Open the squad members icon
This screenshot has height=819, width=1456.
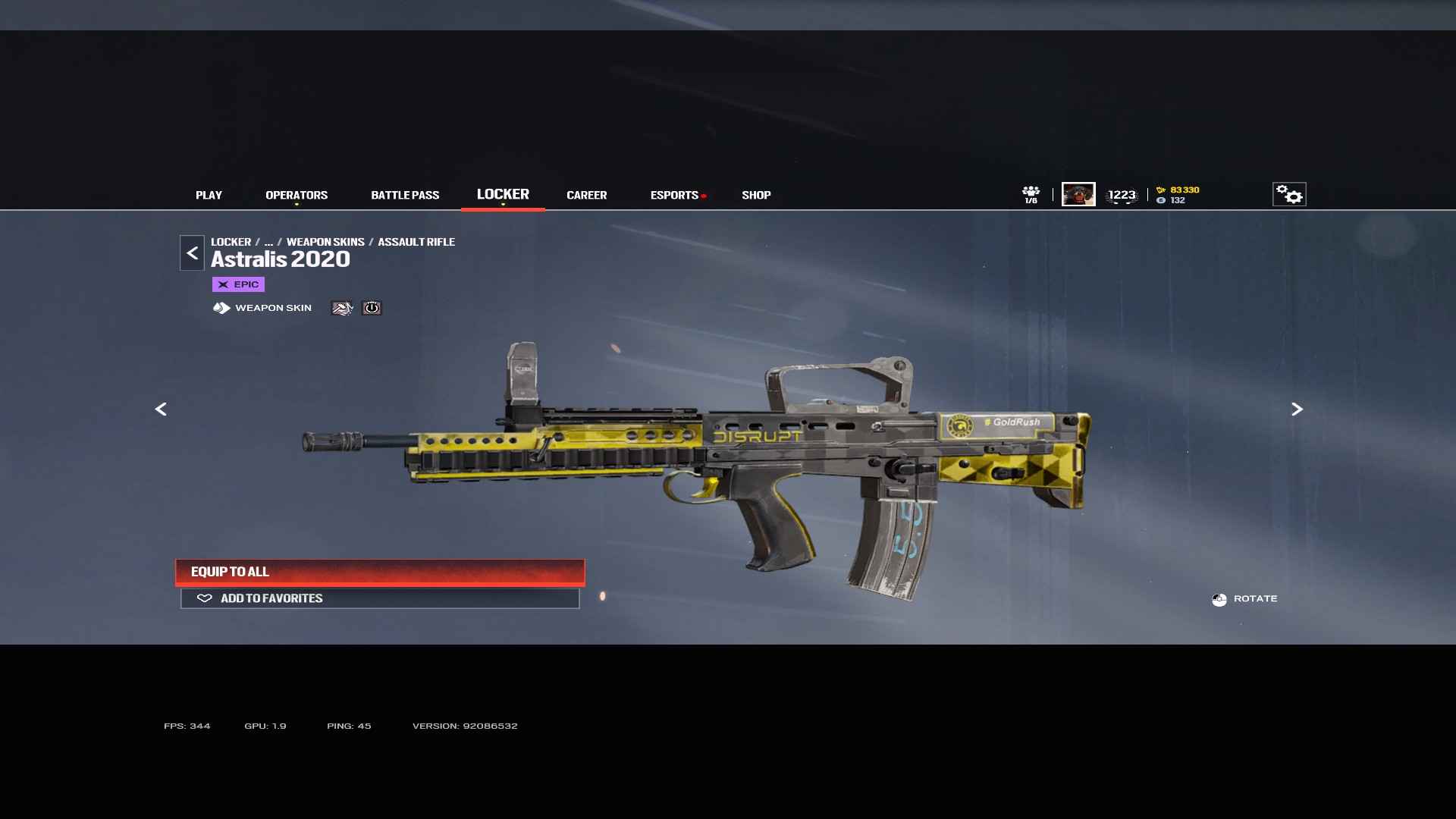click(x=1031, y=194)
